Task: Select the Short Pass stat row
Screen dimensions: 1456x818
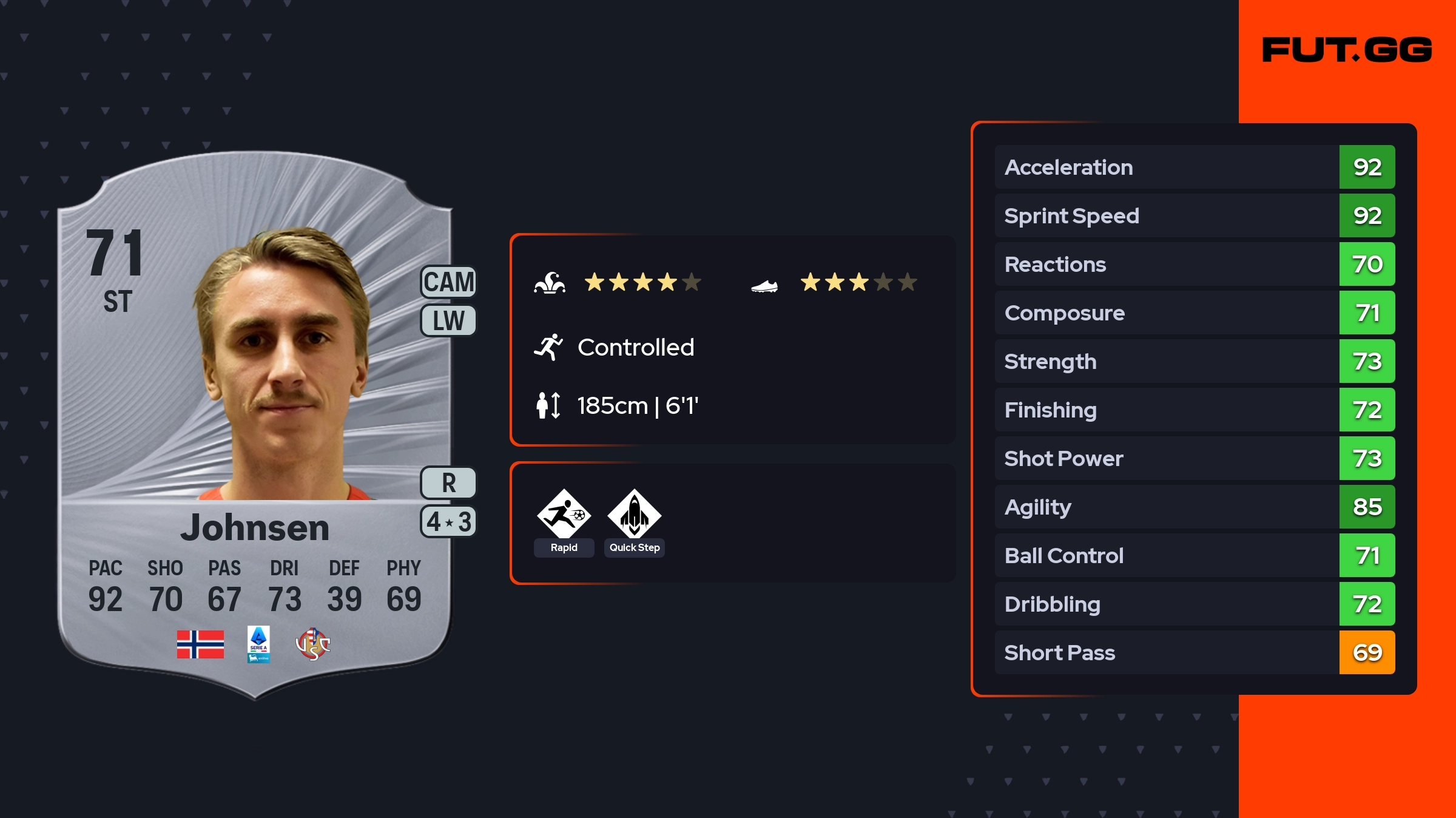Action: [1194, 652]
